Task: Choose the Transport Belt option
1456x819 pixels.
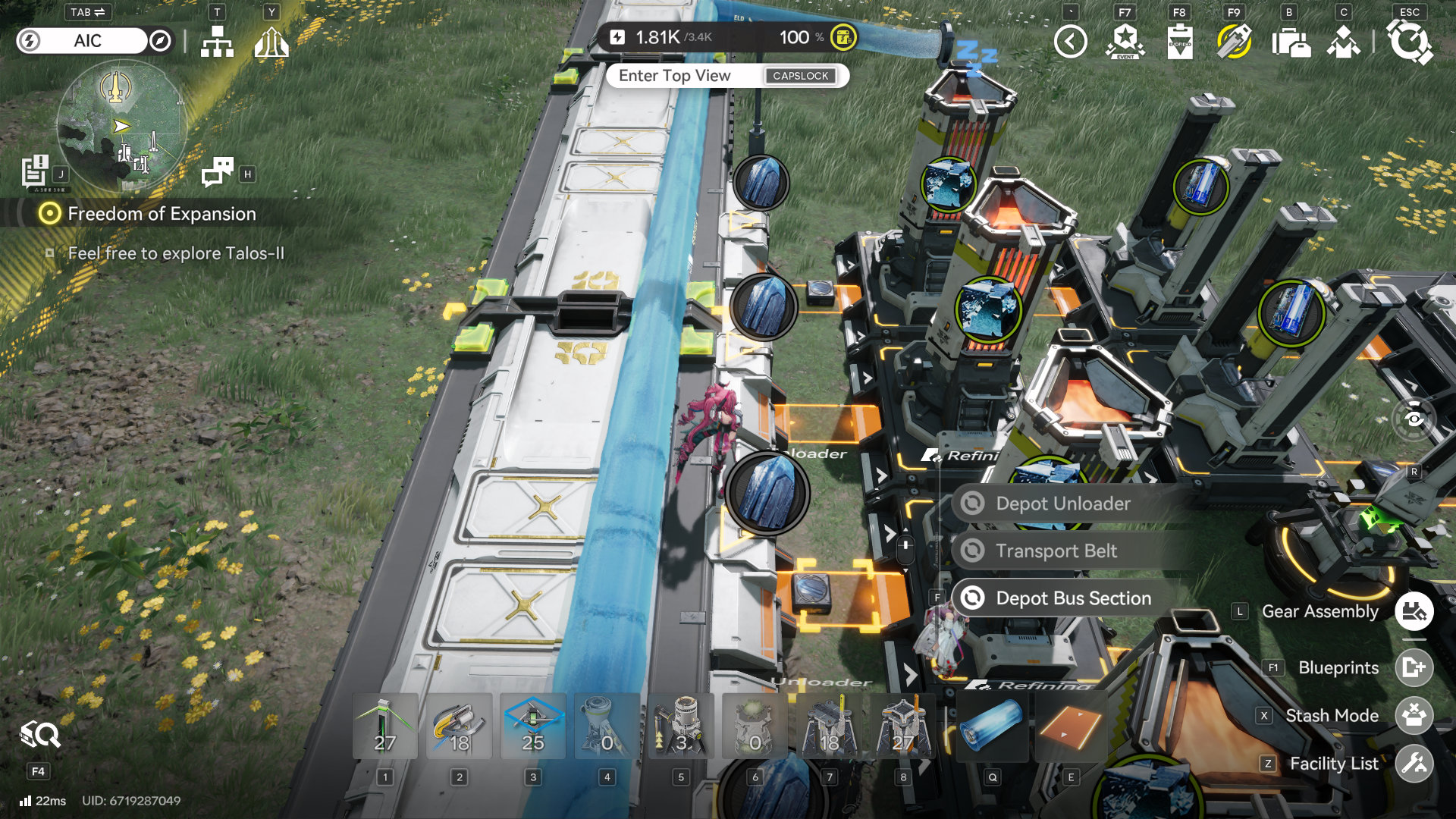Action: [x=1056, y=551]
